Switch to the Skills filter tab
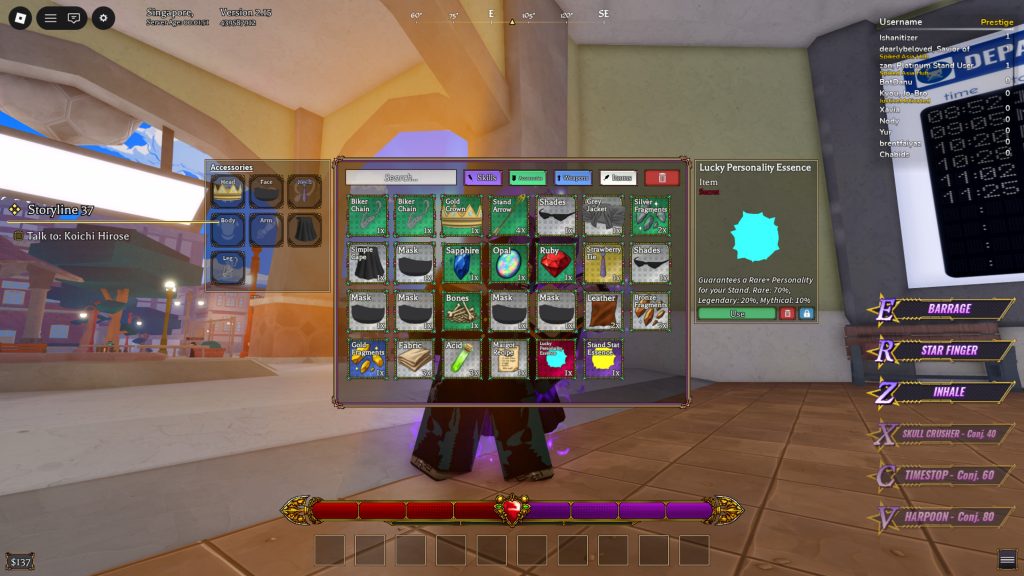The image size is (1024, 576). tap(482, 177)
